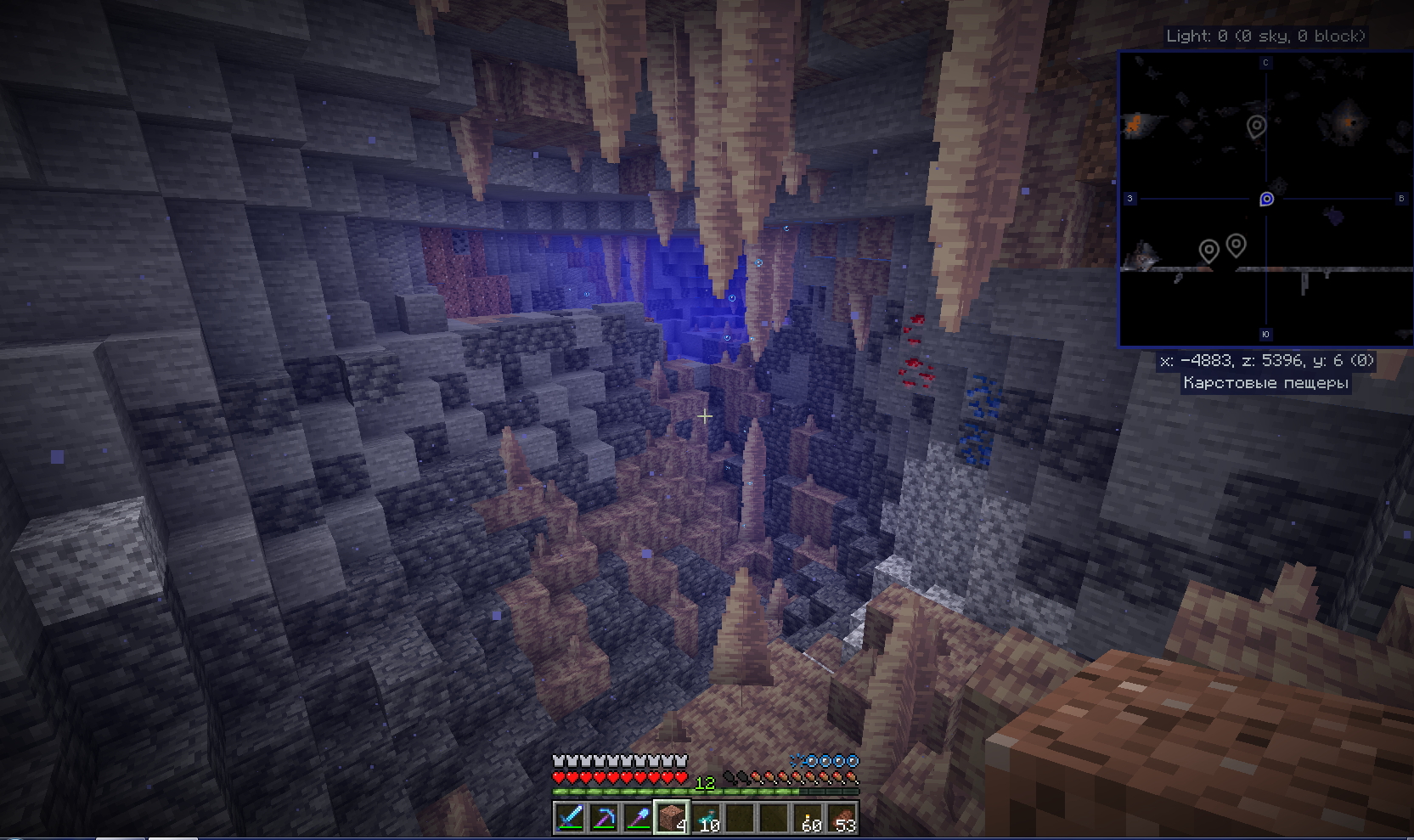Screen dimensions: 1414x840
Task: Select the cooked meat stack of 53
Action: pyautogui.click(x=842, y=818)
